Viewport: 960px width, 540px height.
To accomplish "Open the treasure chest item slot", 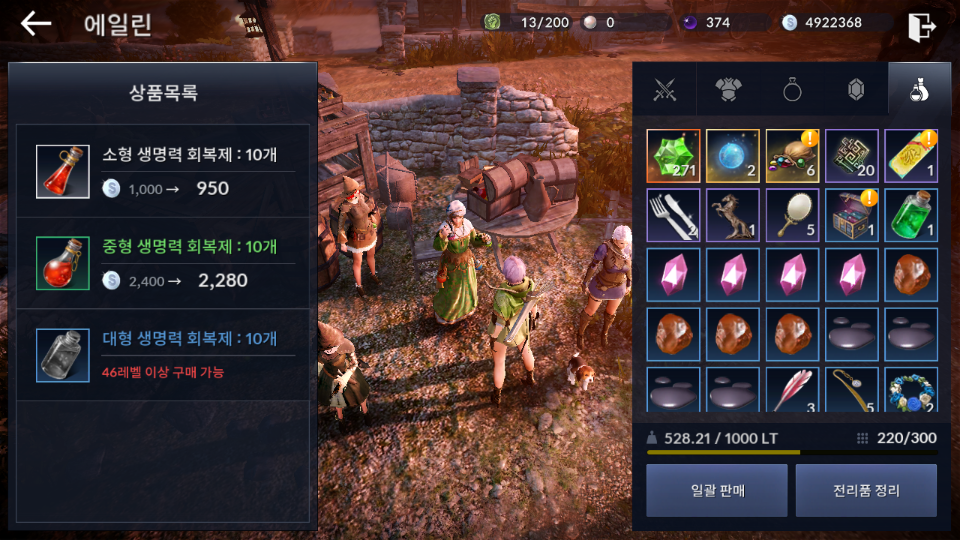I will point(852,215).
